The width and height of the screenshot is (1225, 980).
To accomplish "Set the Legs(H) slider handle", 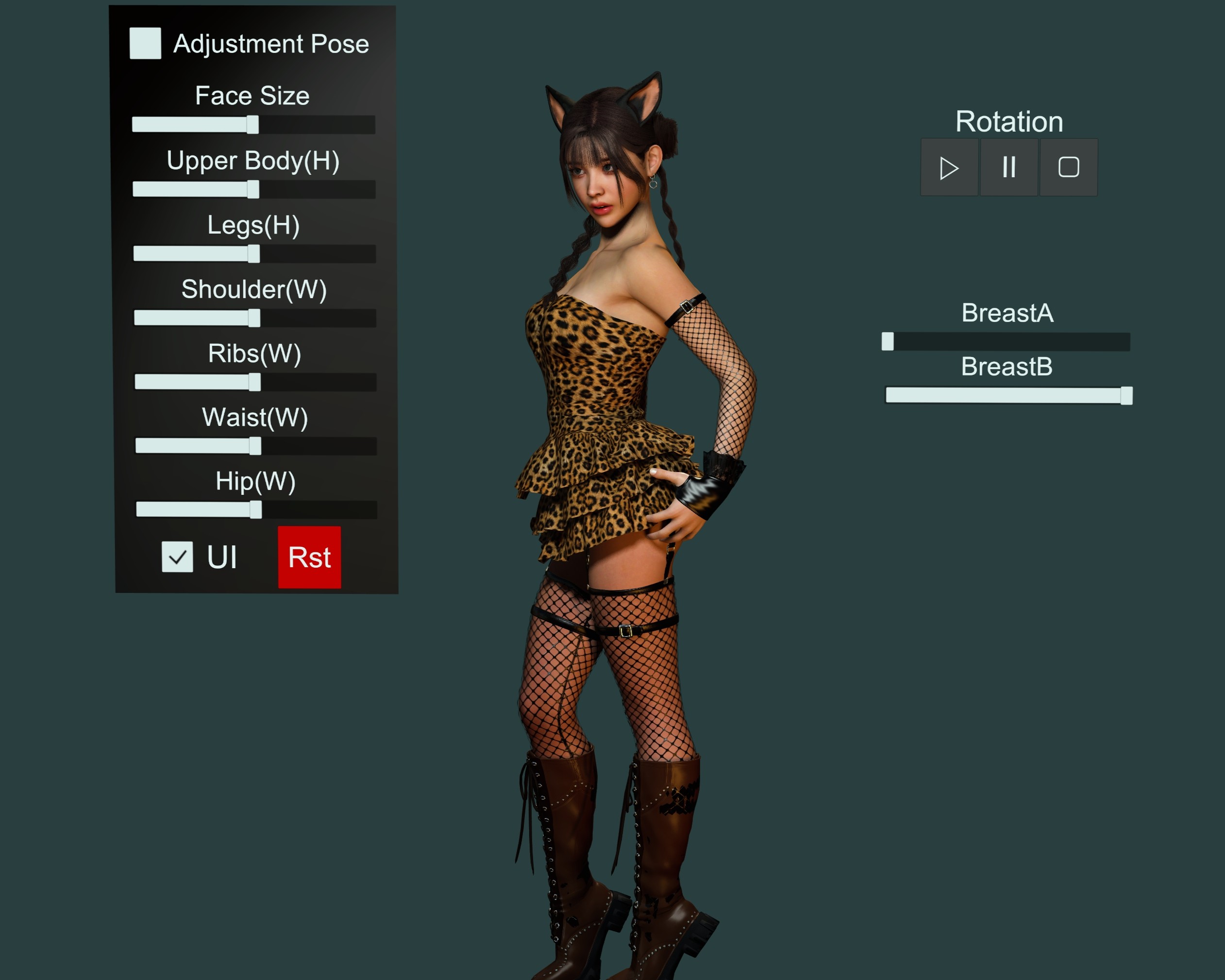I will [x=253, y=253].
